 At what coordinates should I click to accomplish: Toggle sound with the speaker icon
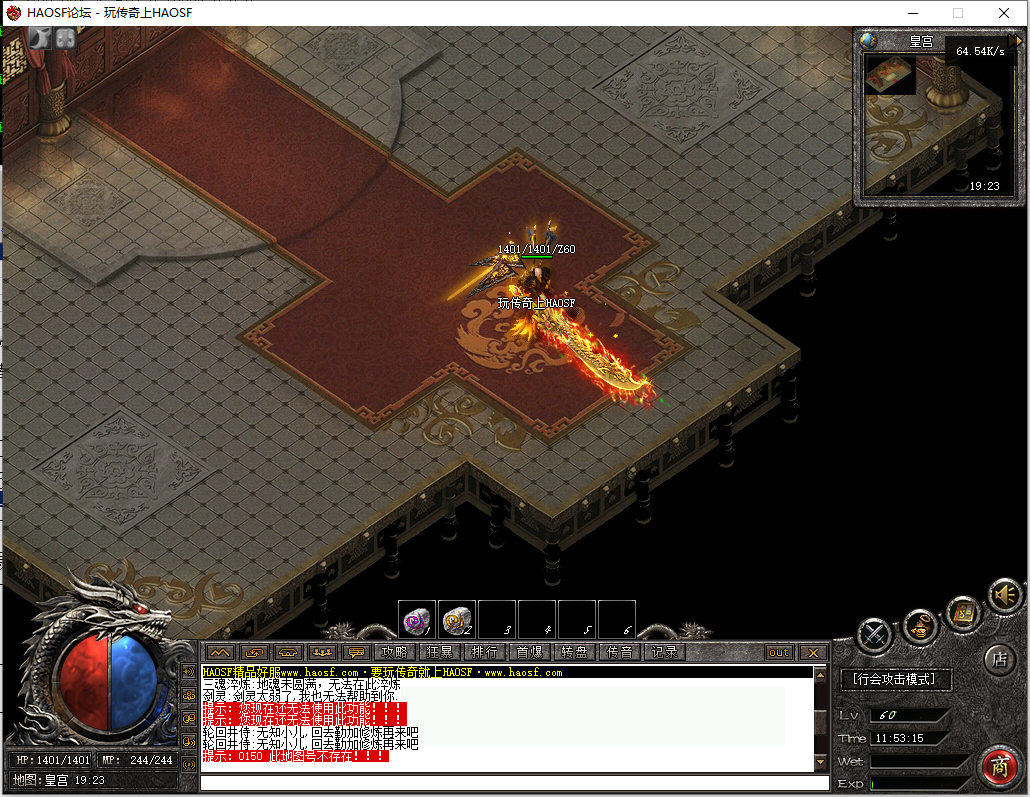pyautogui.click(x=1005, y=596)
